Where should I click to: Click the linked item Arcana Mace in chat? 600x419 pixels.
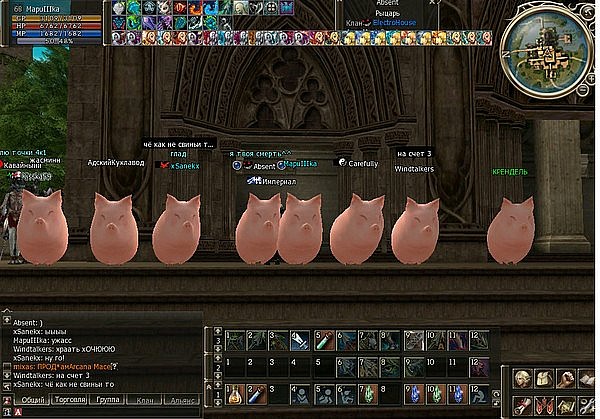(x=95, y=367)
